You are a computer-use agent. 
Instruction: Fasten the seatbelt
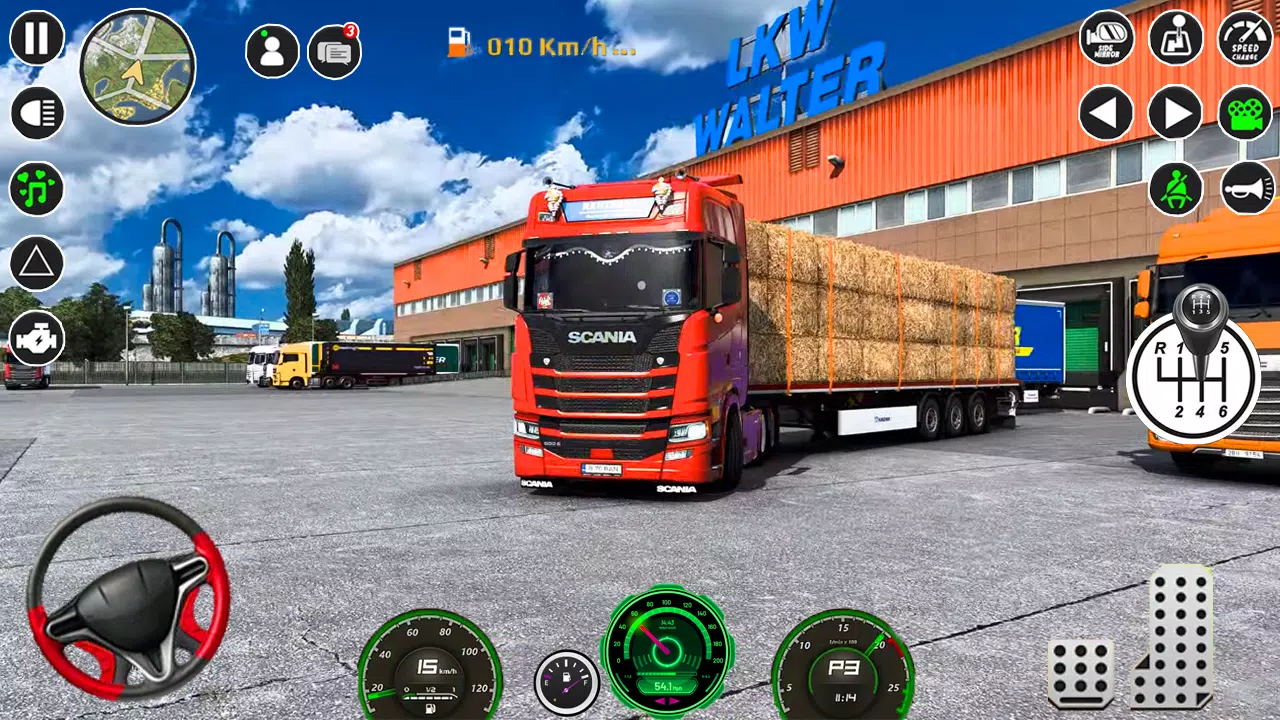click(1175, 188)
